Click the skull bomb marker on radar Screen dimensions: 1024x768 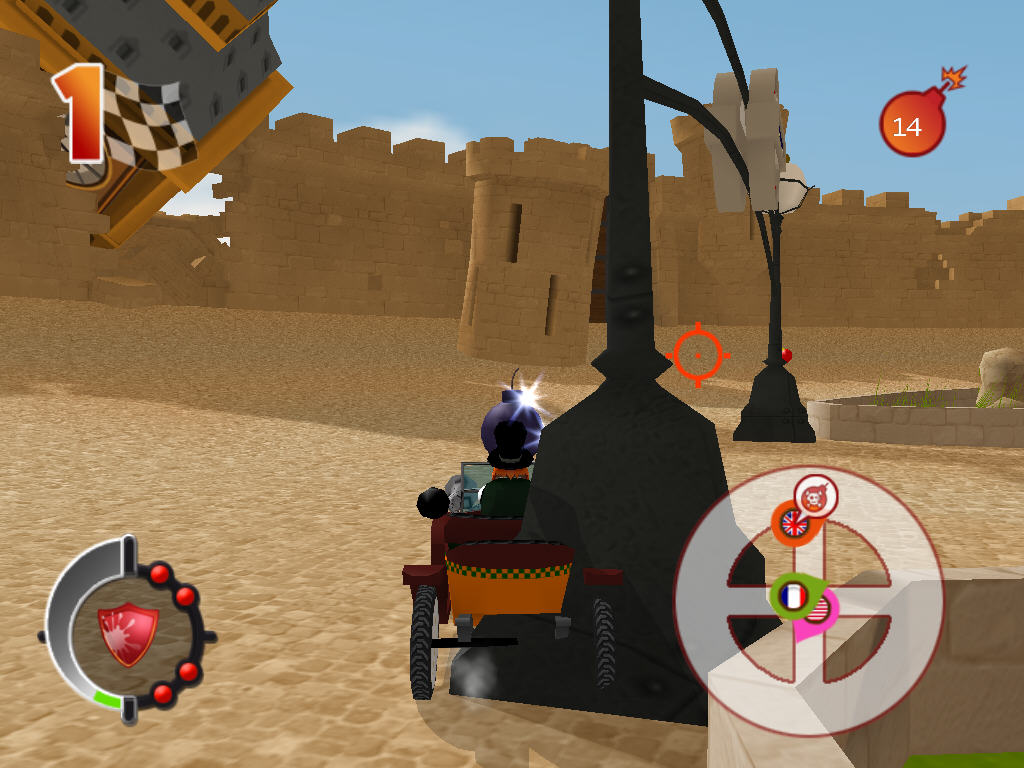pos(816,496)
